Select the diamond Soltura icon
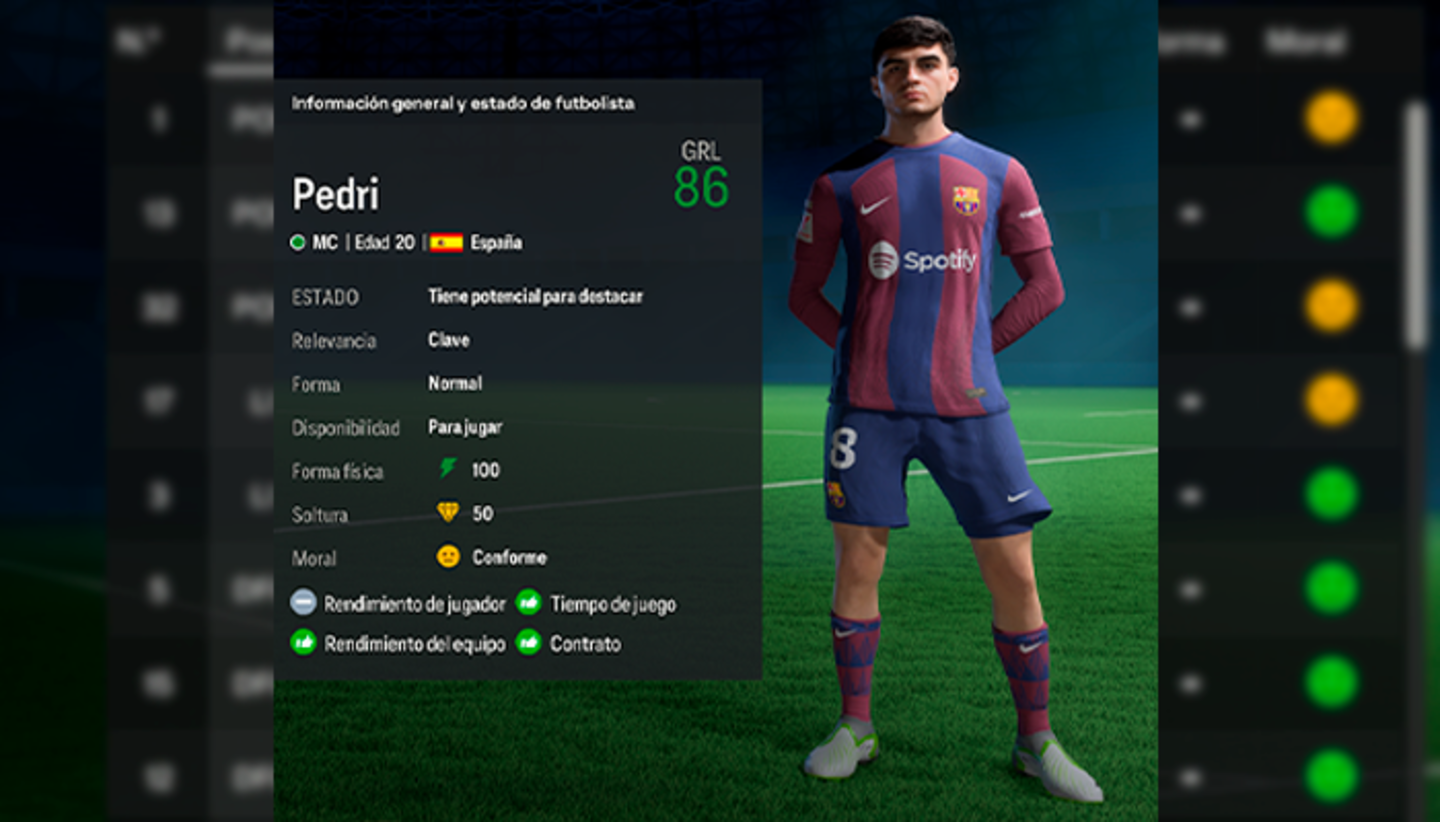Viewport: 1440px width, 822px height. (448, 512)
